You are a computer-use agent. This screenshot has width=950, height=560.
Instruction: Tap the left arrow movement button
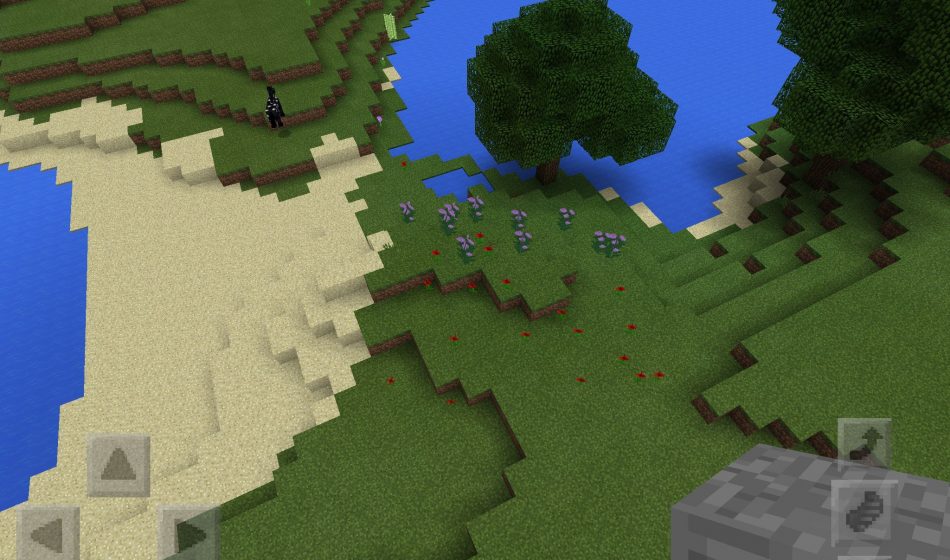[48, 534]
